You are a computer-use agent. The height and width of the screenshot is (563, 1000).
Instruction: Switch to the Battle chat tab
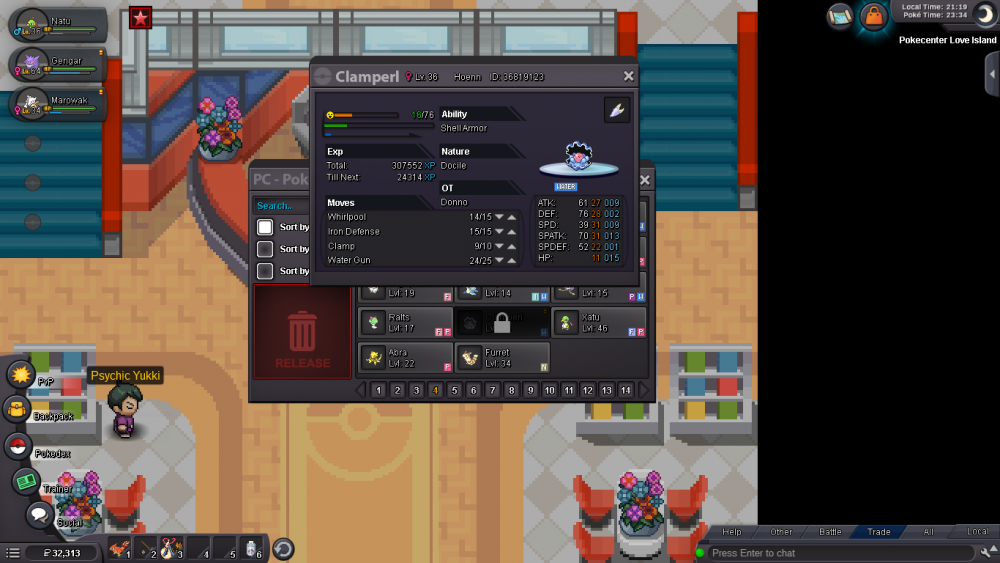[830, 532]
